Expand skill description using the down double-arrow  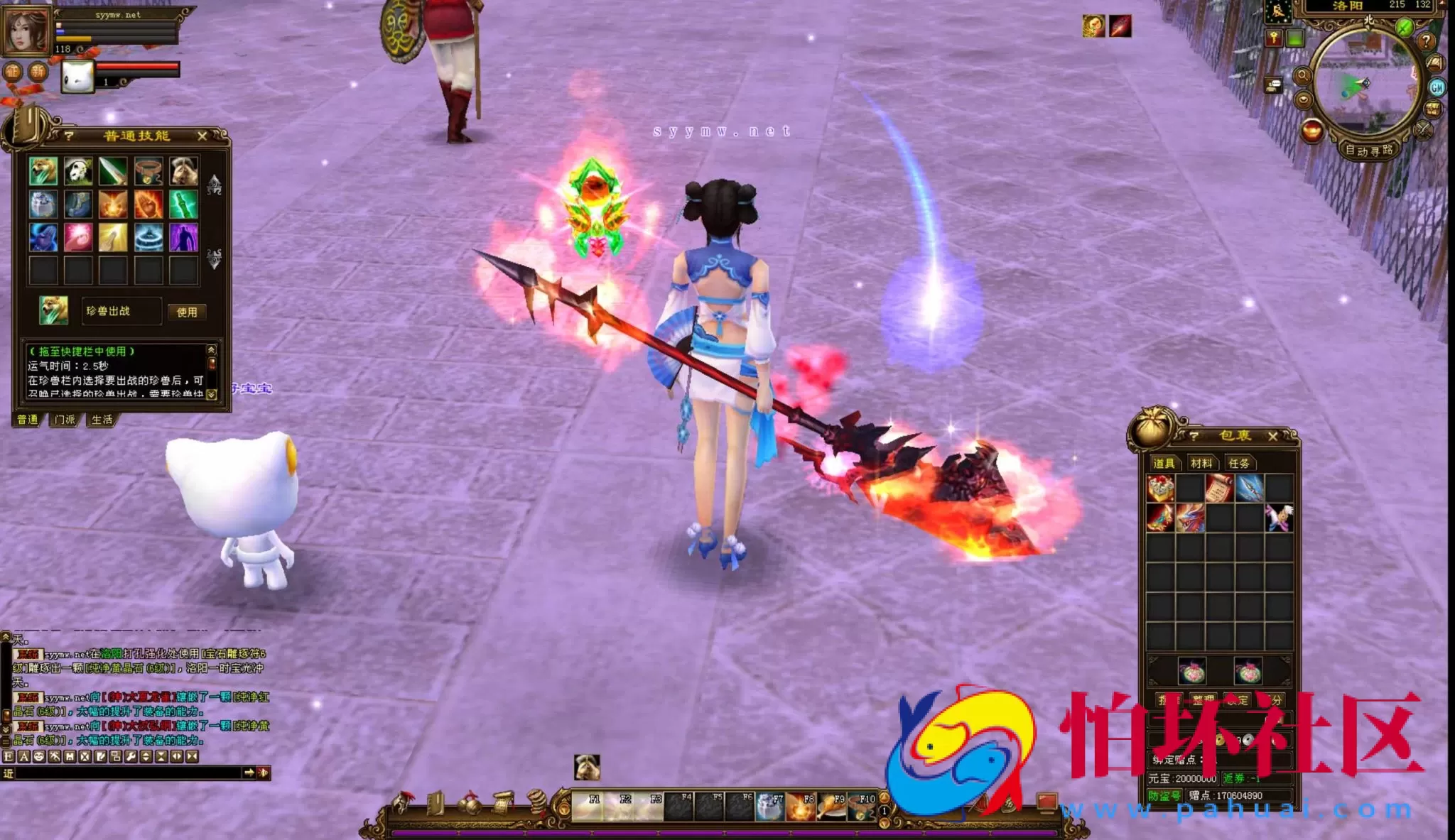pos(211,395)
